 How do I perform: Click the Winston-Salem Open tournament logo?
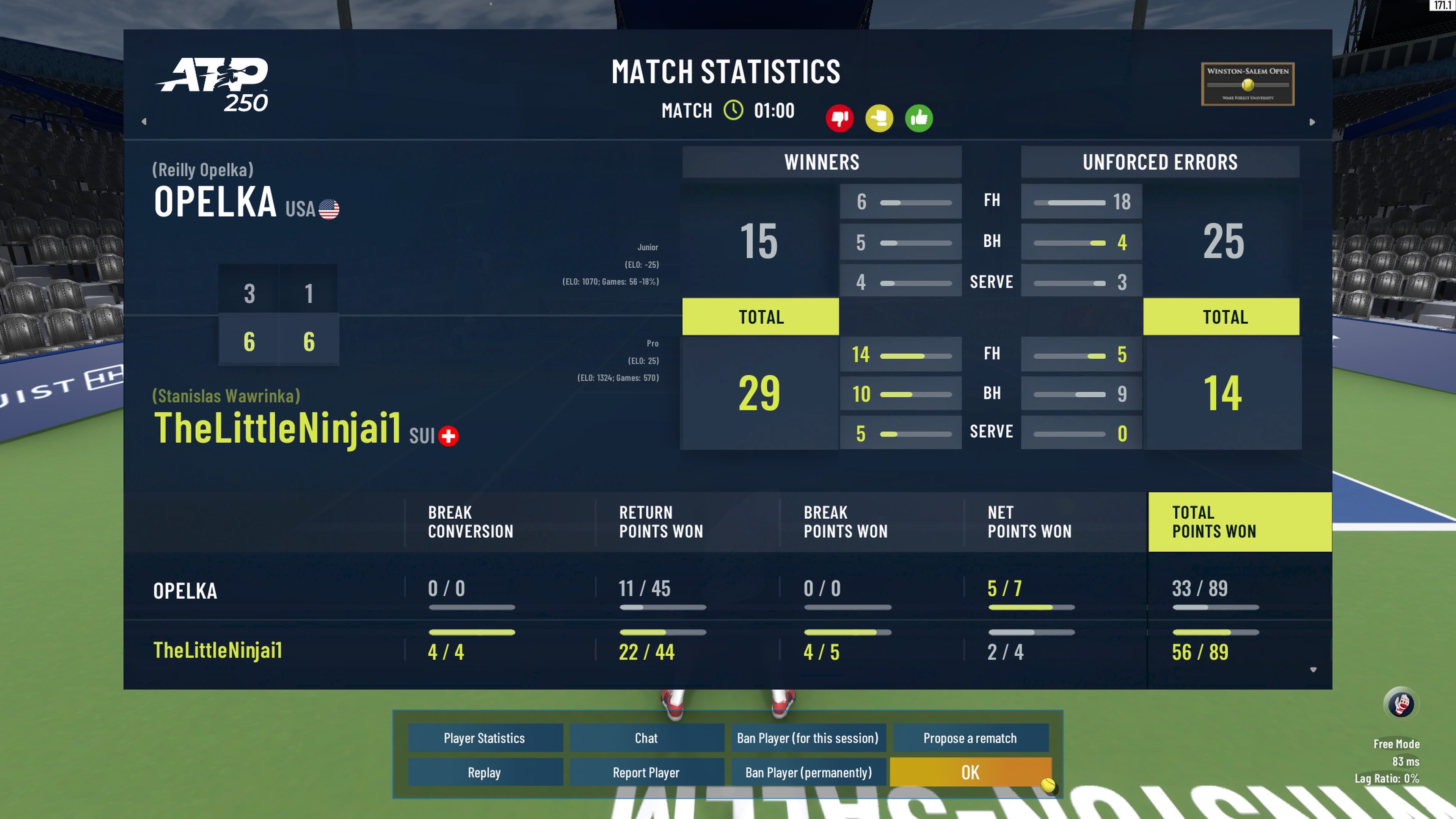click(x=1247, y=84)
